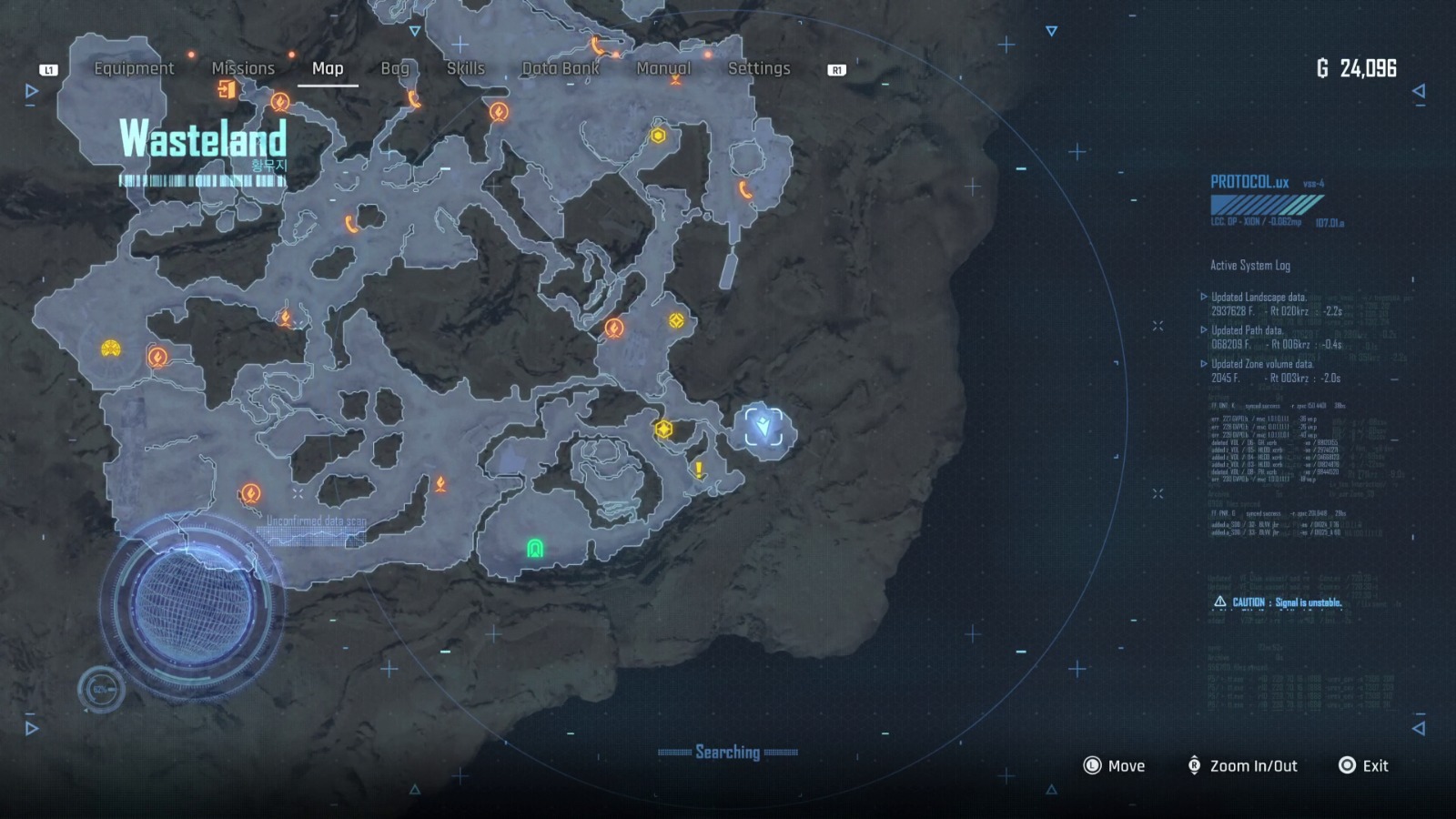The height and width of the screenshot is (819, 1456).
Task: Go to the Bag tab
Action: [x=395, y=68]
